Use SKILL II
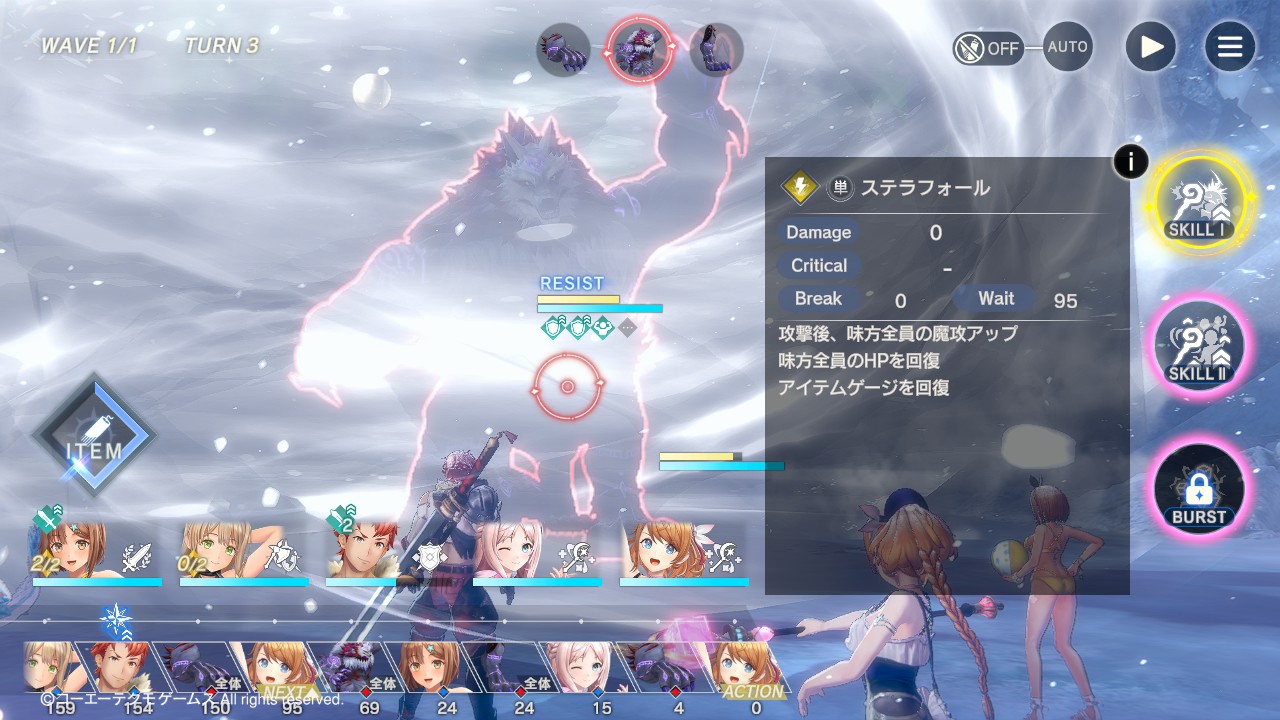The image size is (1280, 720). pyautogui.click(x=1199, y=346)
